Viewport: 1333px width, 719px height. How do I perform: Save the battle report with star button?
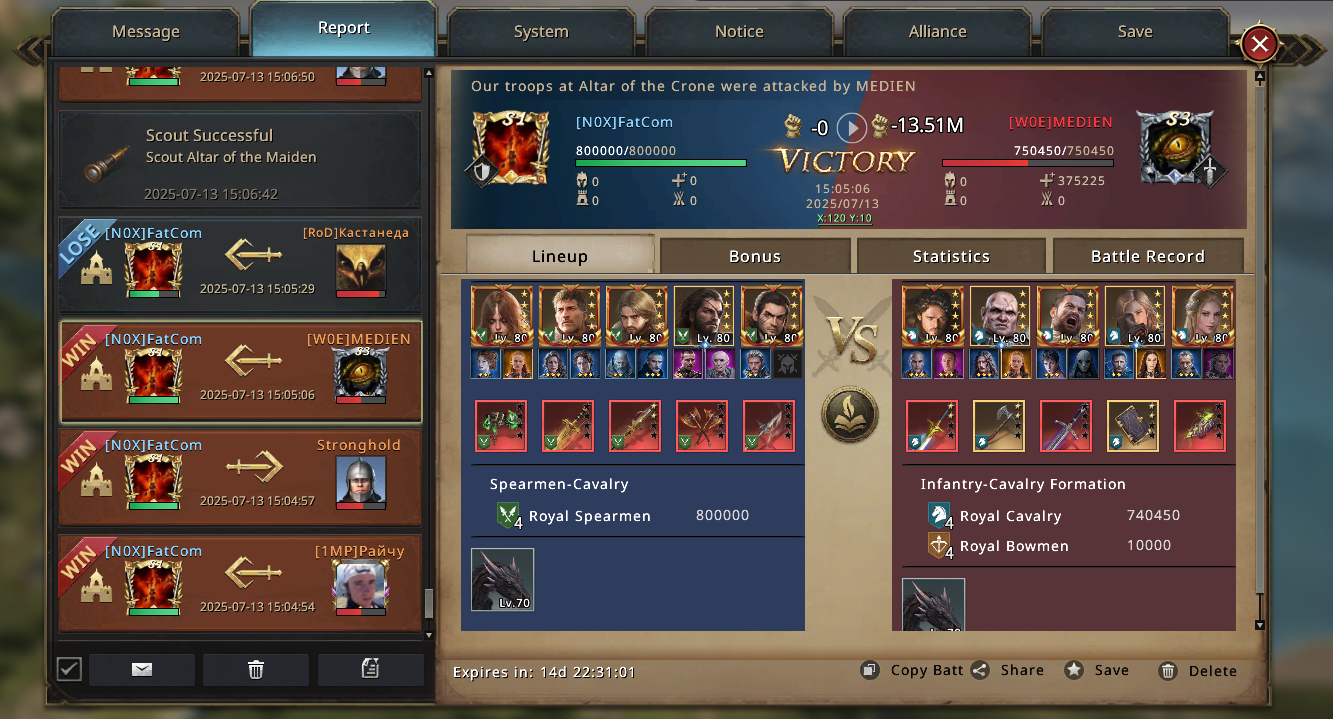1098,671
